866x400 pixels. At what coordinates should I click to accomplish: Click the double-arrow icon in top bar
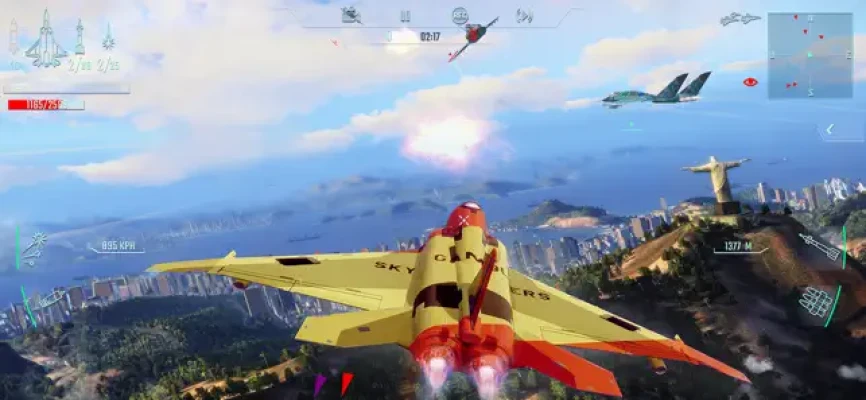[524, 16]
